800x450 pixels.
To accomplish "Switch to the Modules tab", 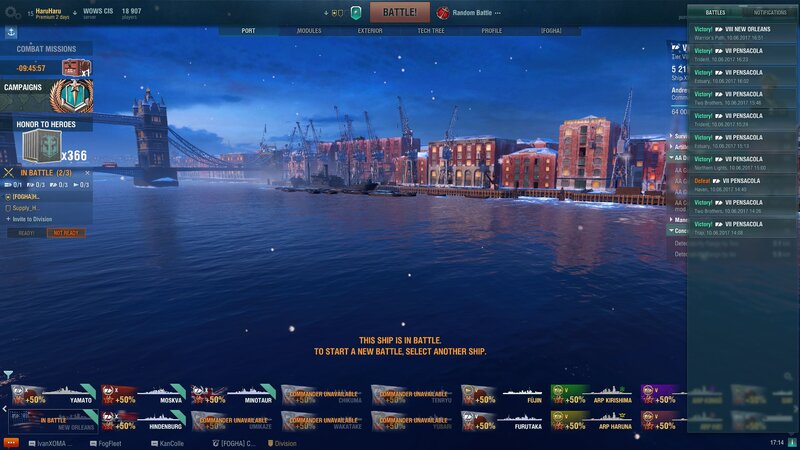I will coord(309,31).
